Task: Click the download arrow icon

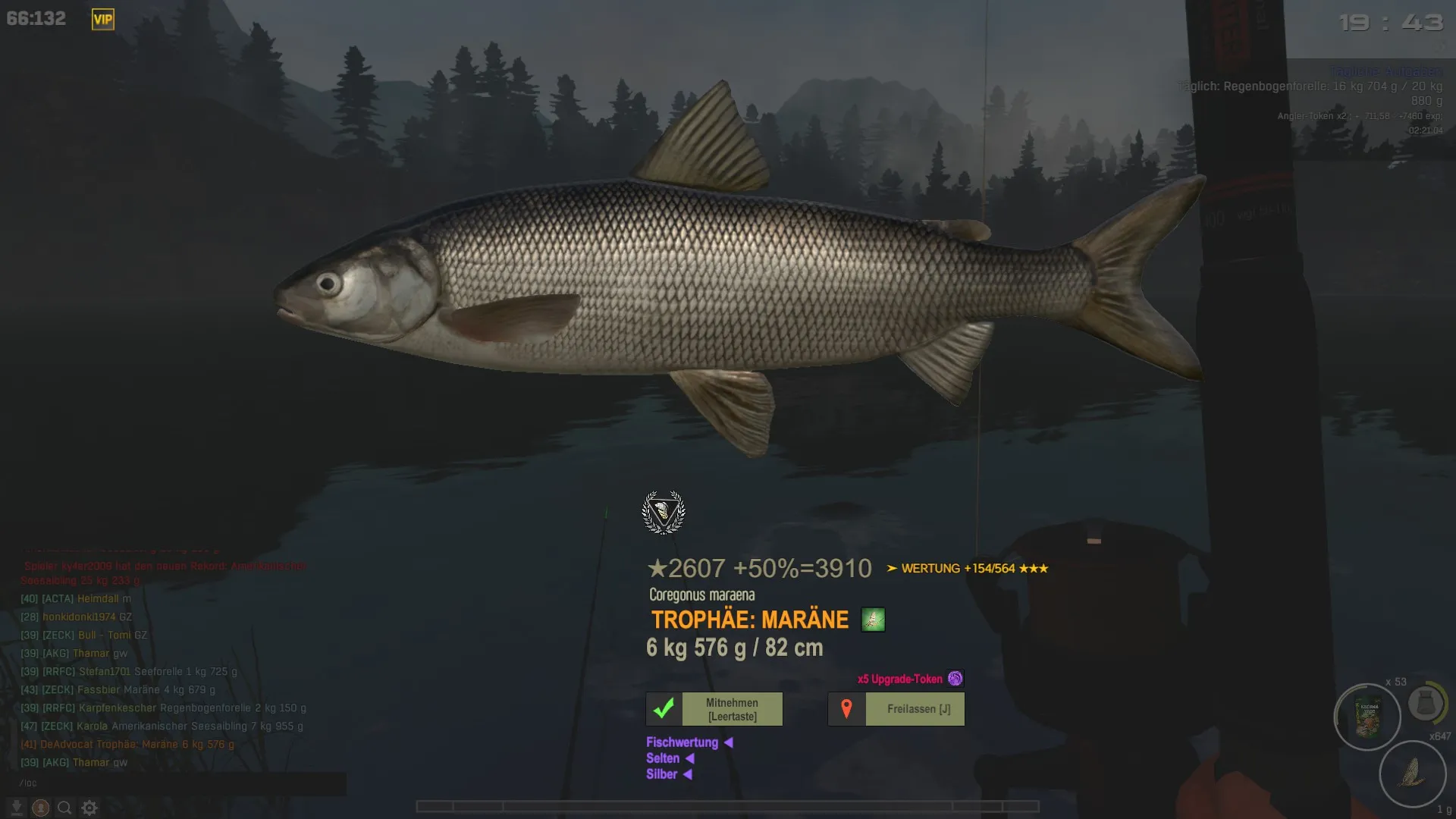Action: [x=17, y=808]
